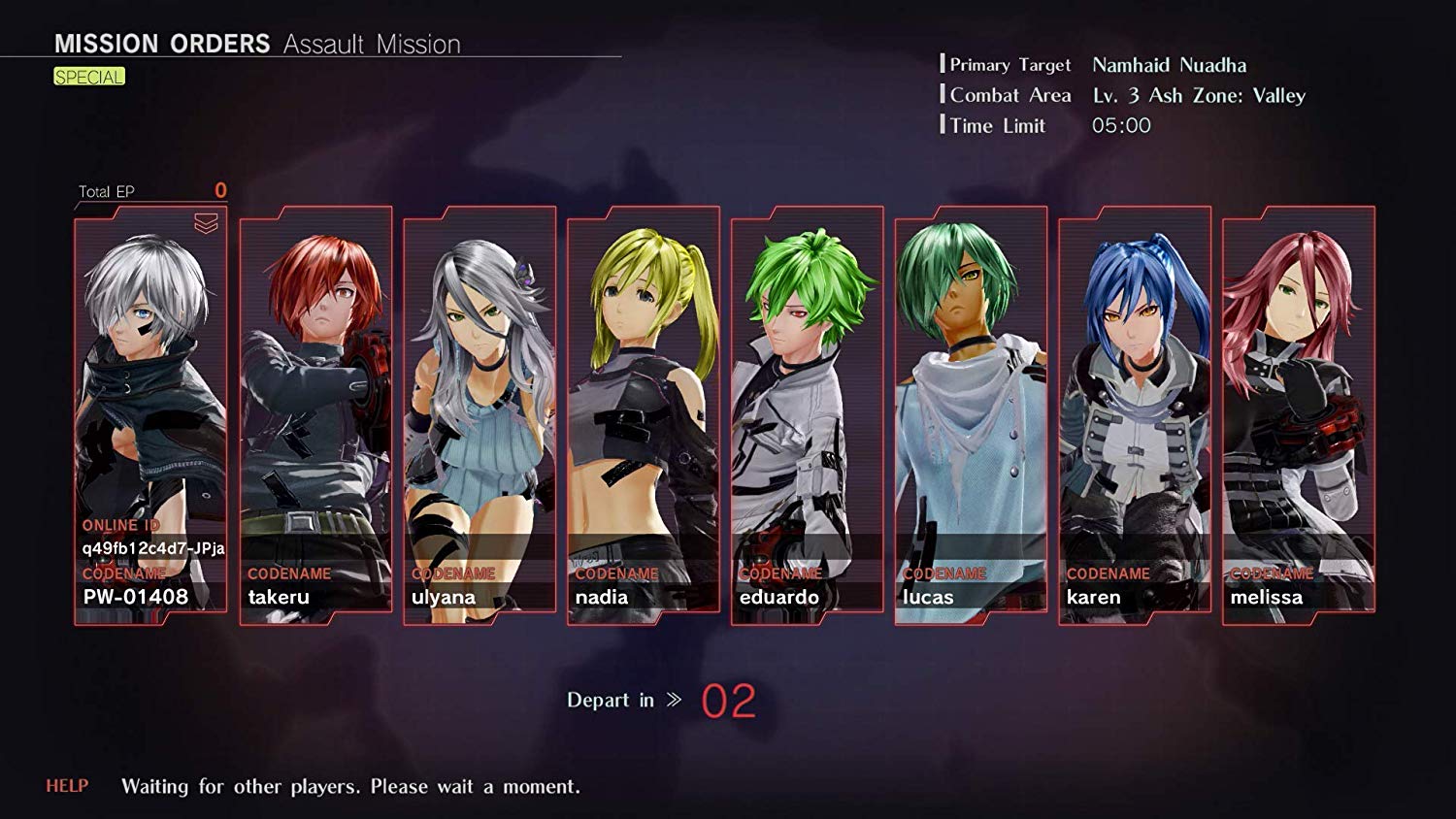1456x819 pixels.
Task: Switch to the Assault Mission tab
Action: [x=370, y=44]
